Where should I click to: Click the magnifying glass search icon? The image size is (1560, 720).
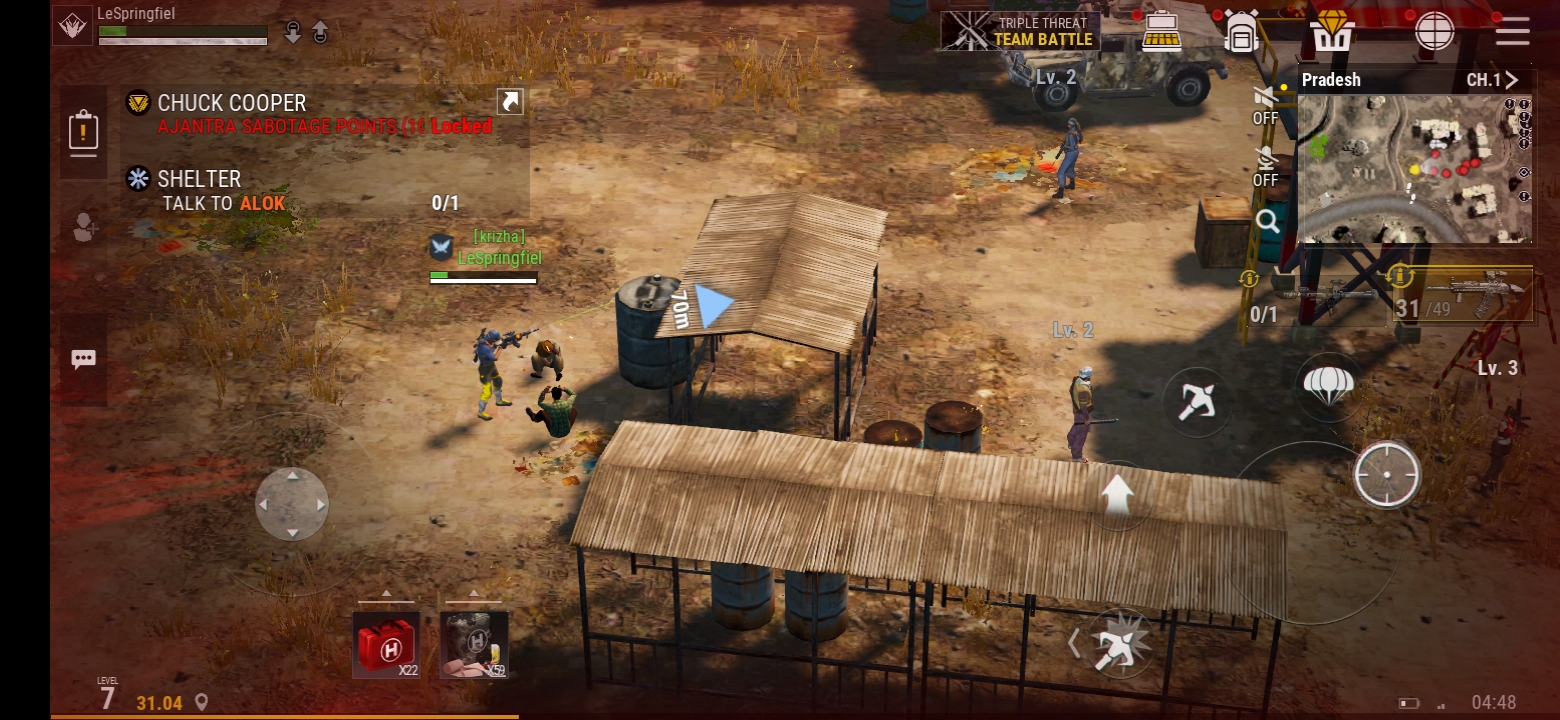[x=1268, y=222]
